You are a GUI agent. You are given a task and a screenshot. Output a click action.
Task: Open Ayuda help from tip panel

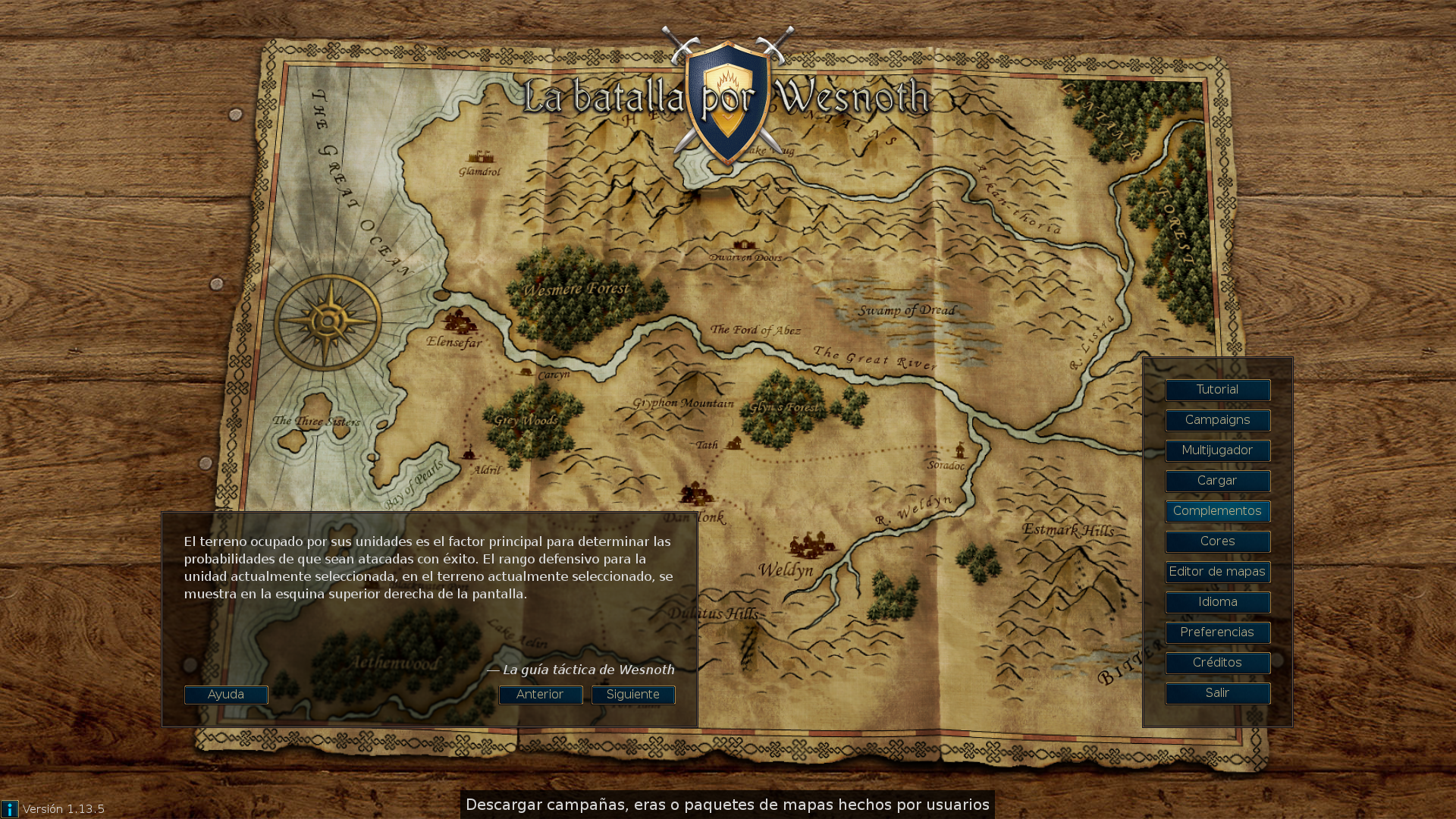226,695
